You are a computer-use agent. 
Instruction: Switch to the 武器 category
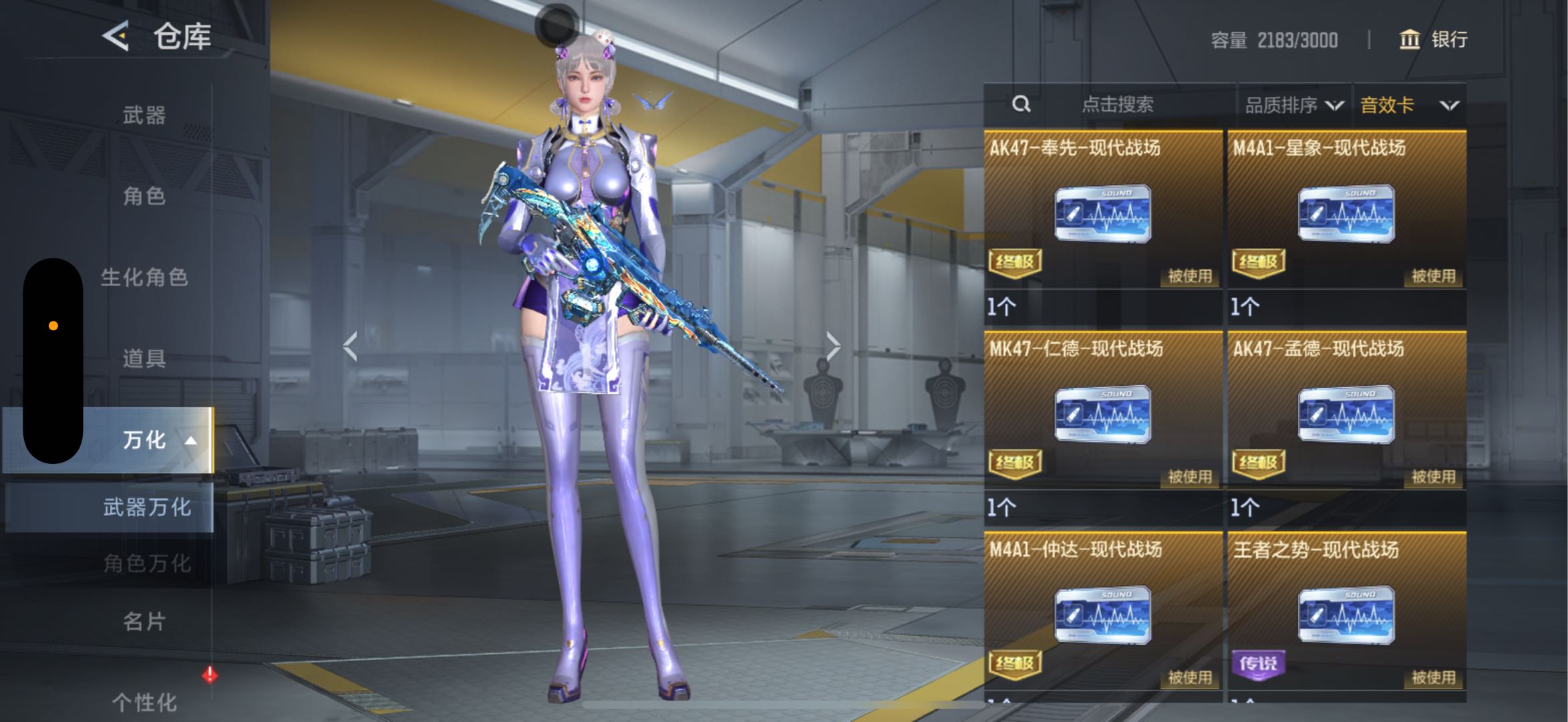coord(144,116)
